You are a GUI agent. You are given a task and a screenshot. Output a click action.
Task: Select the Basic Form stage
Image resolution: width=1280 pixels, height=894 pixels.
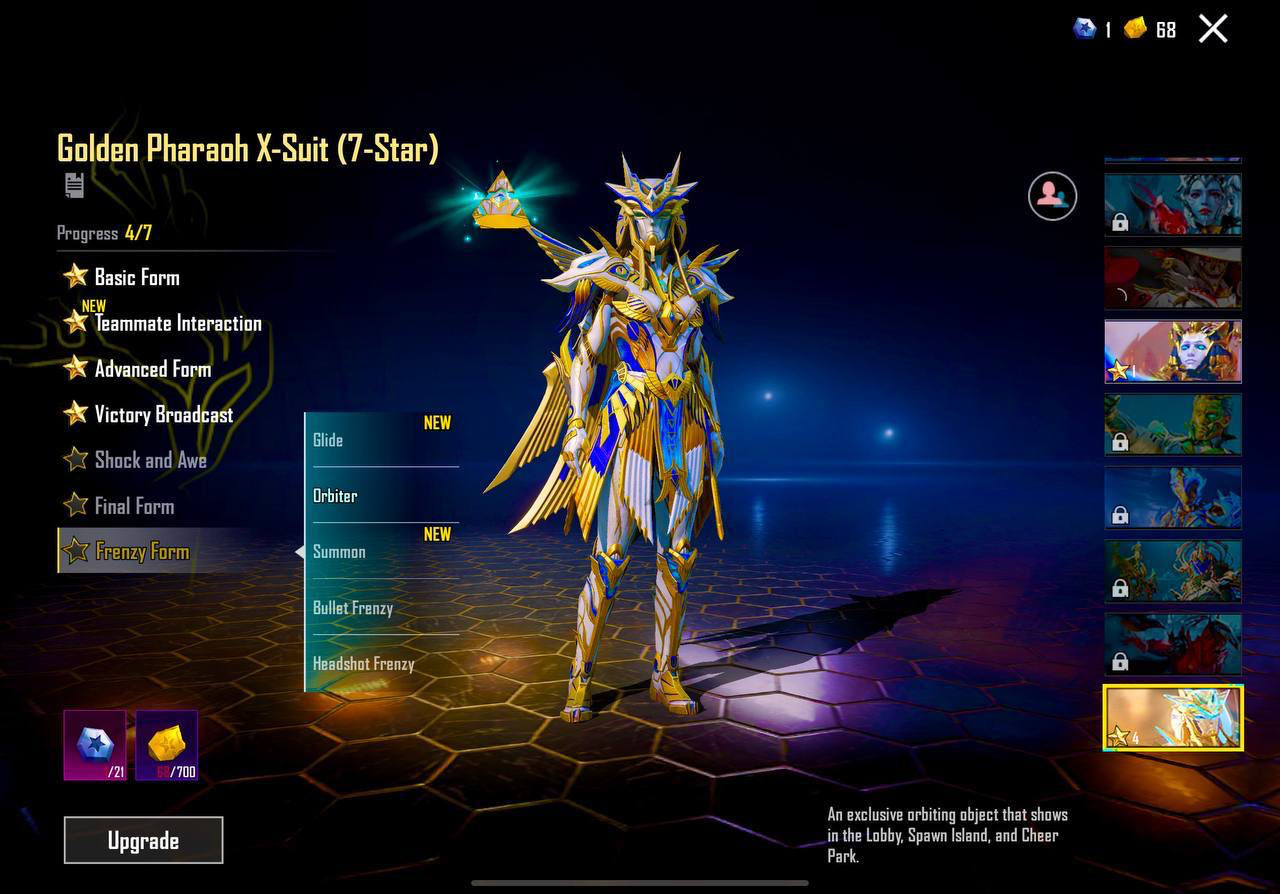(136, 277)
